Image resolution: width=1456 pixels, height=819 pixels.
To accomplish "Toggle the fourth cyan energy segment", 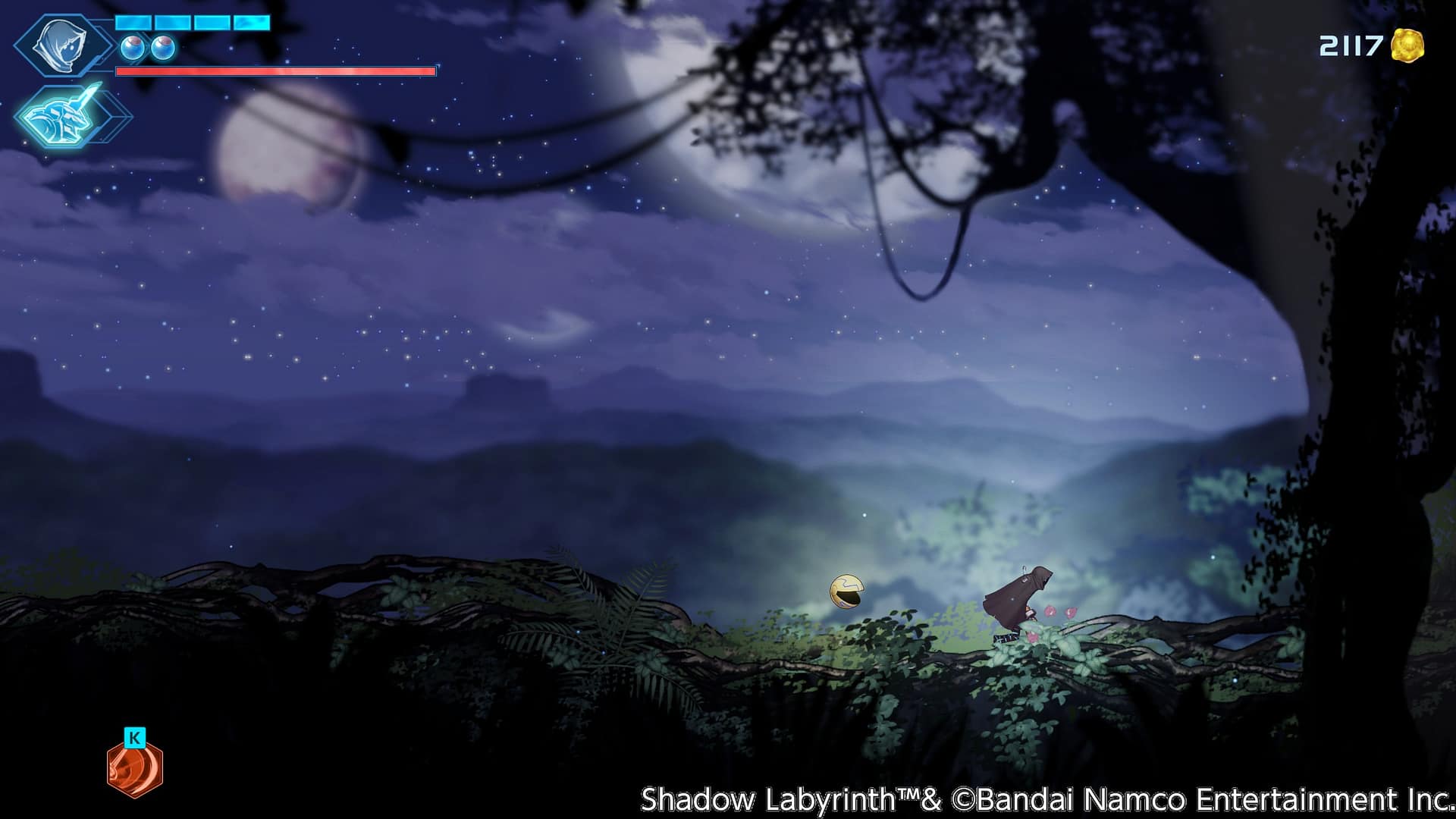I will 250,23.
